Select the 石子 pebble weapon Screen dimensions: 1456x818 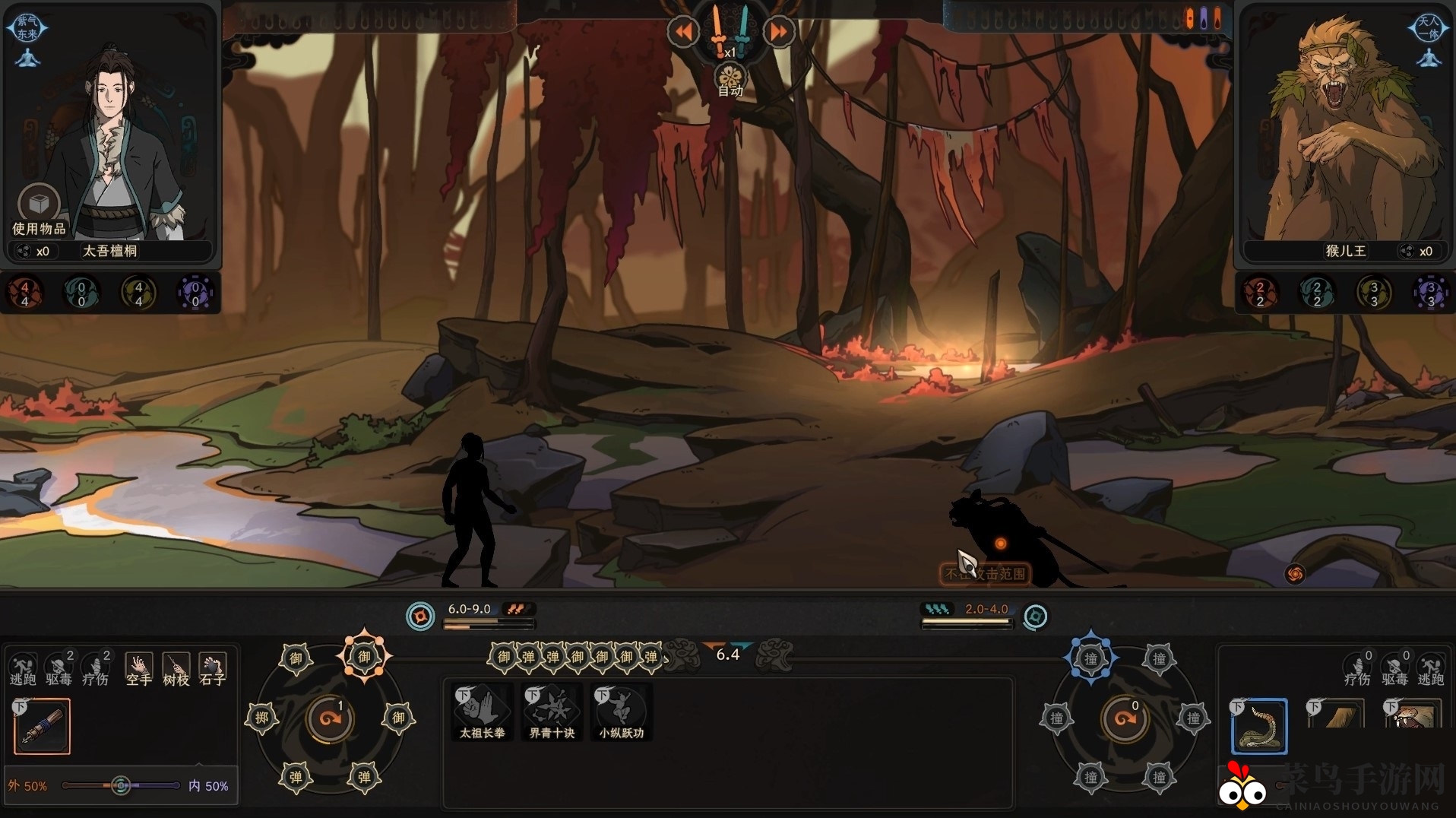(x=212, y=669)
